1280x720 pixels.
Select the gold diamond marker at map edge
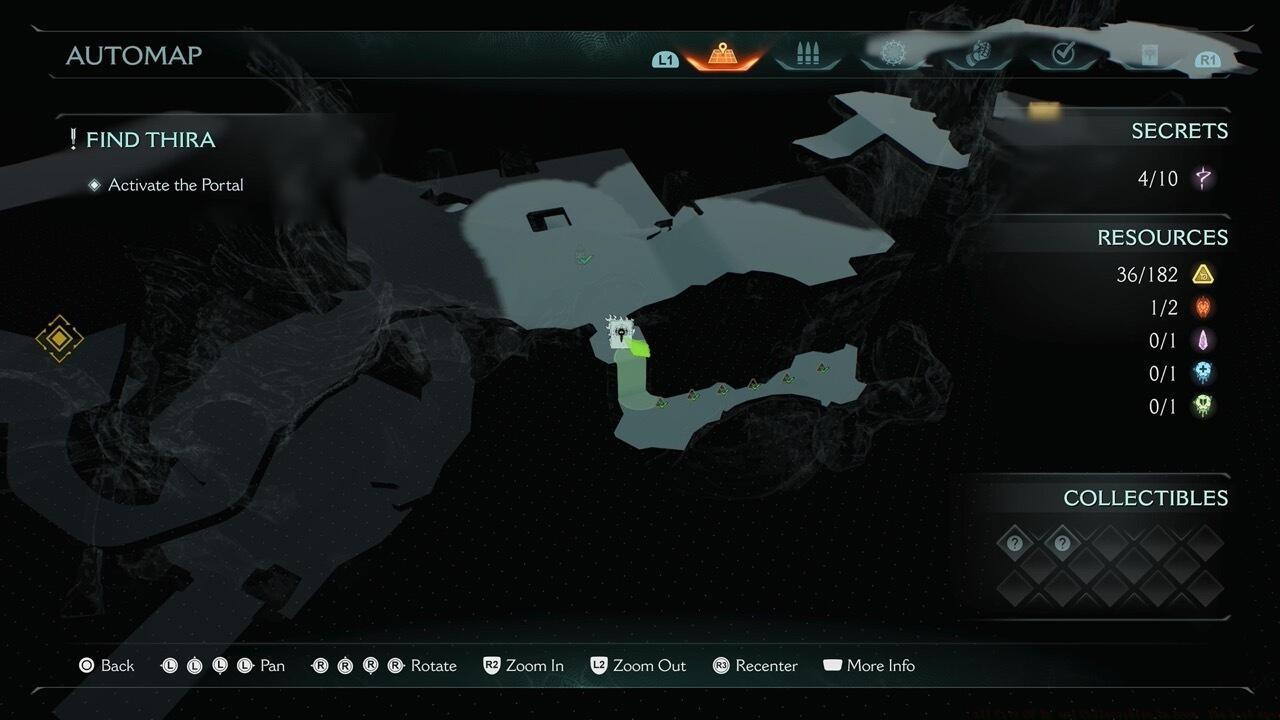(x=59, y=339)
